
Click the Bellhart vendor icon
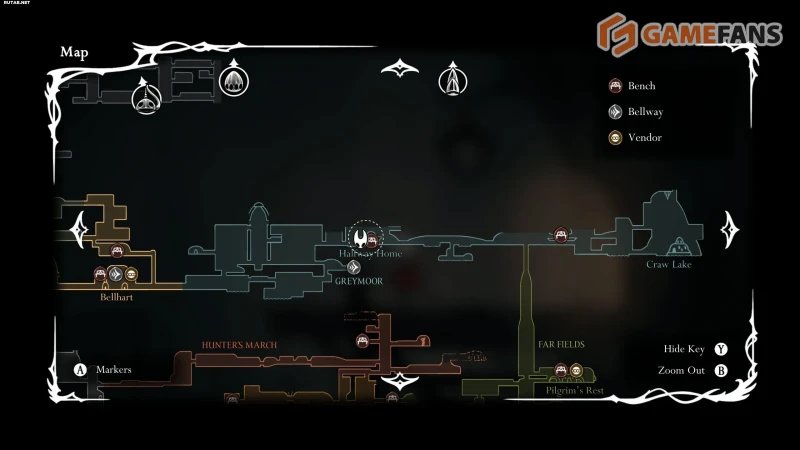(131, 274)
